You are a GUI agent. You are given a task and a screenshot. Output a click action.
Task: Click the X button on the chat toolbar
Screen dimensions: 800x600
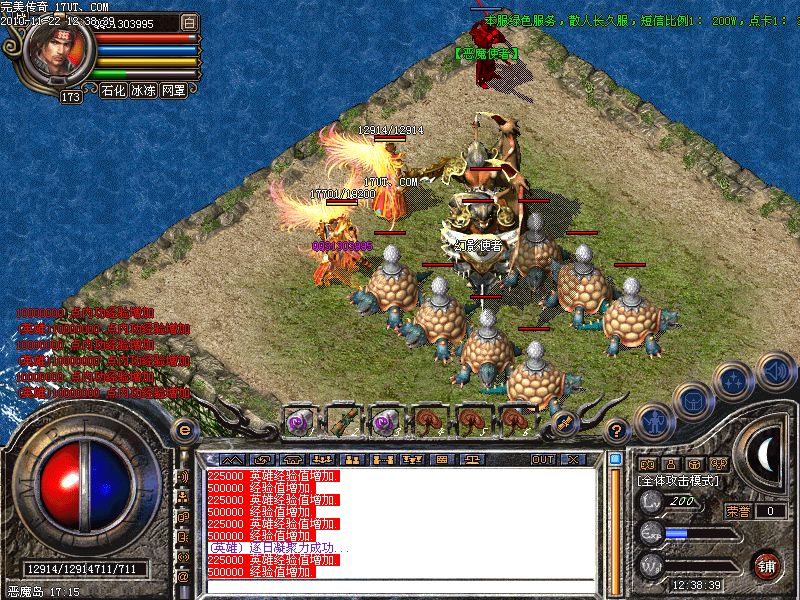(573, 459)
